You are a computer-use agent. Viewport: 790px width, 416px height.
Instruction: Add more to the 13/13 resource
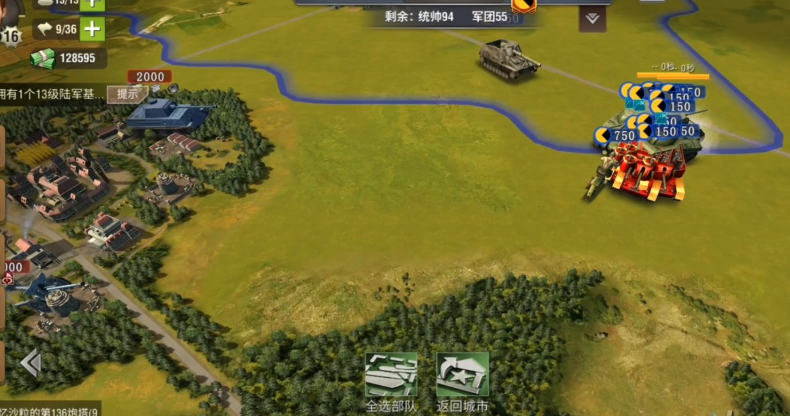tap(92, 3)
